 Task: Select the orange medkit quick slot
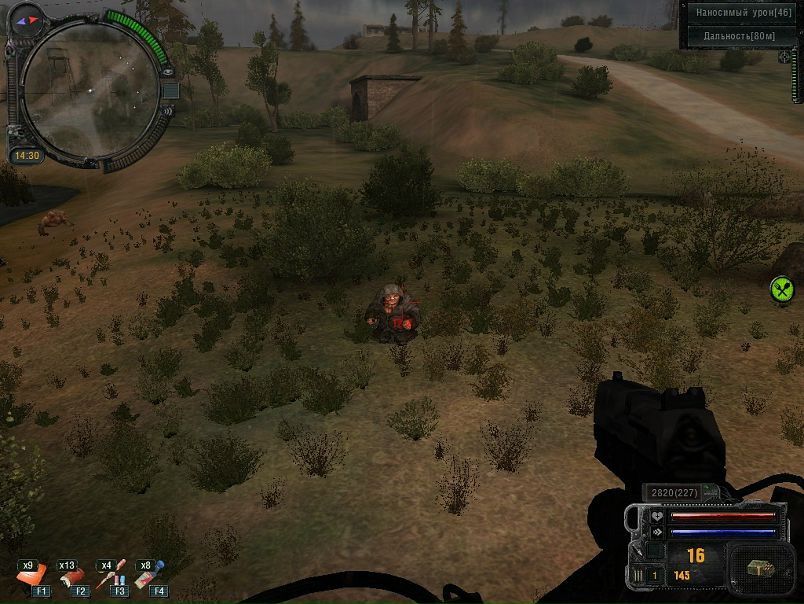32,574
